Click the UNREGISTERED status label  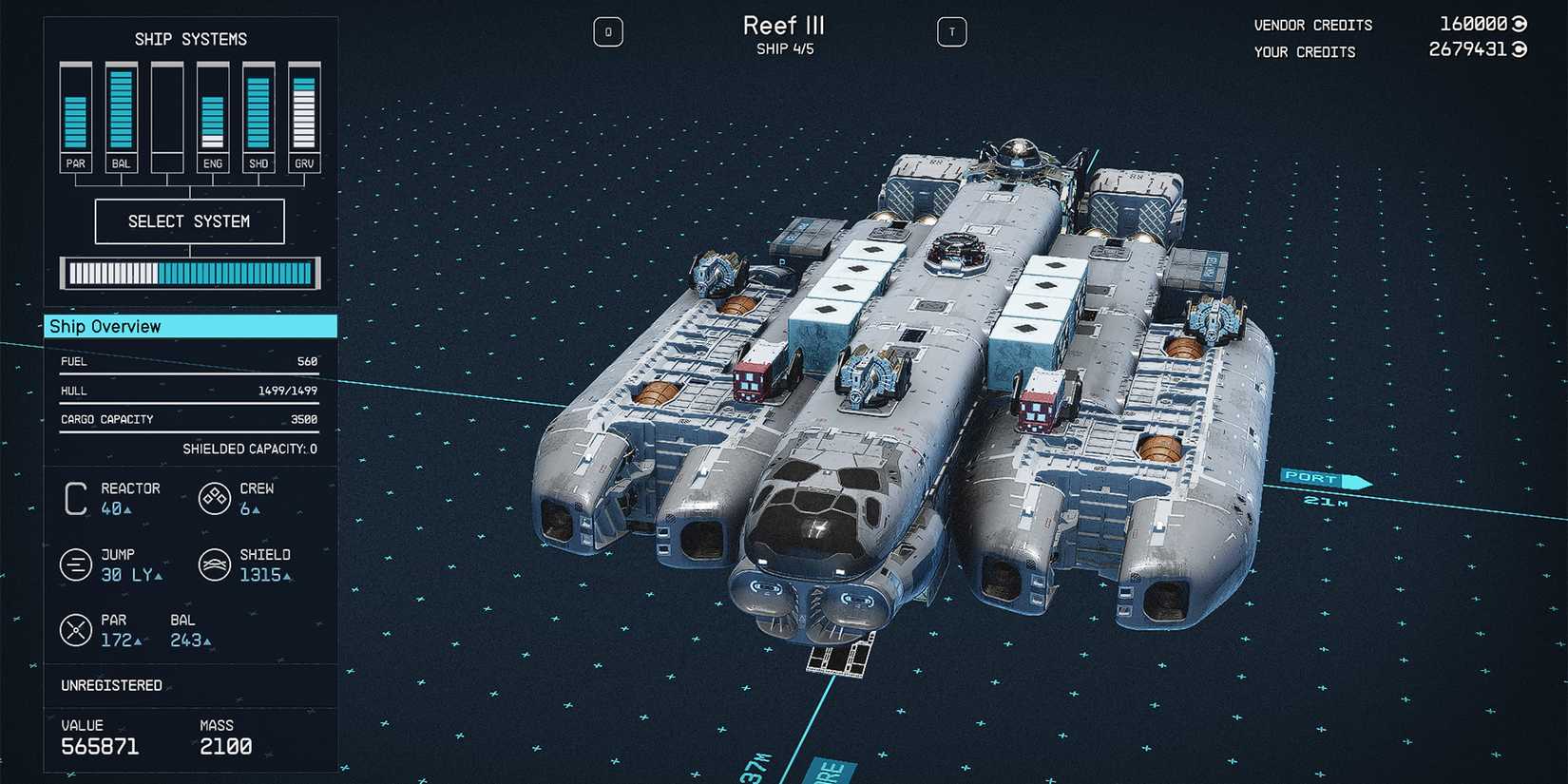tap(112, 684)
